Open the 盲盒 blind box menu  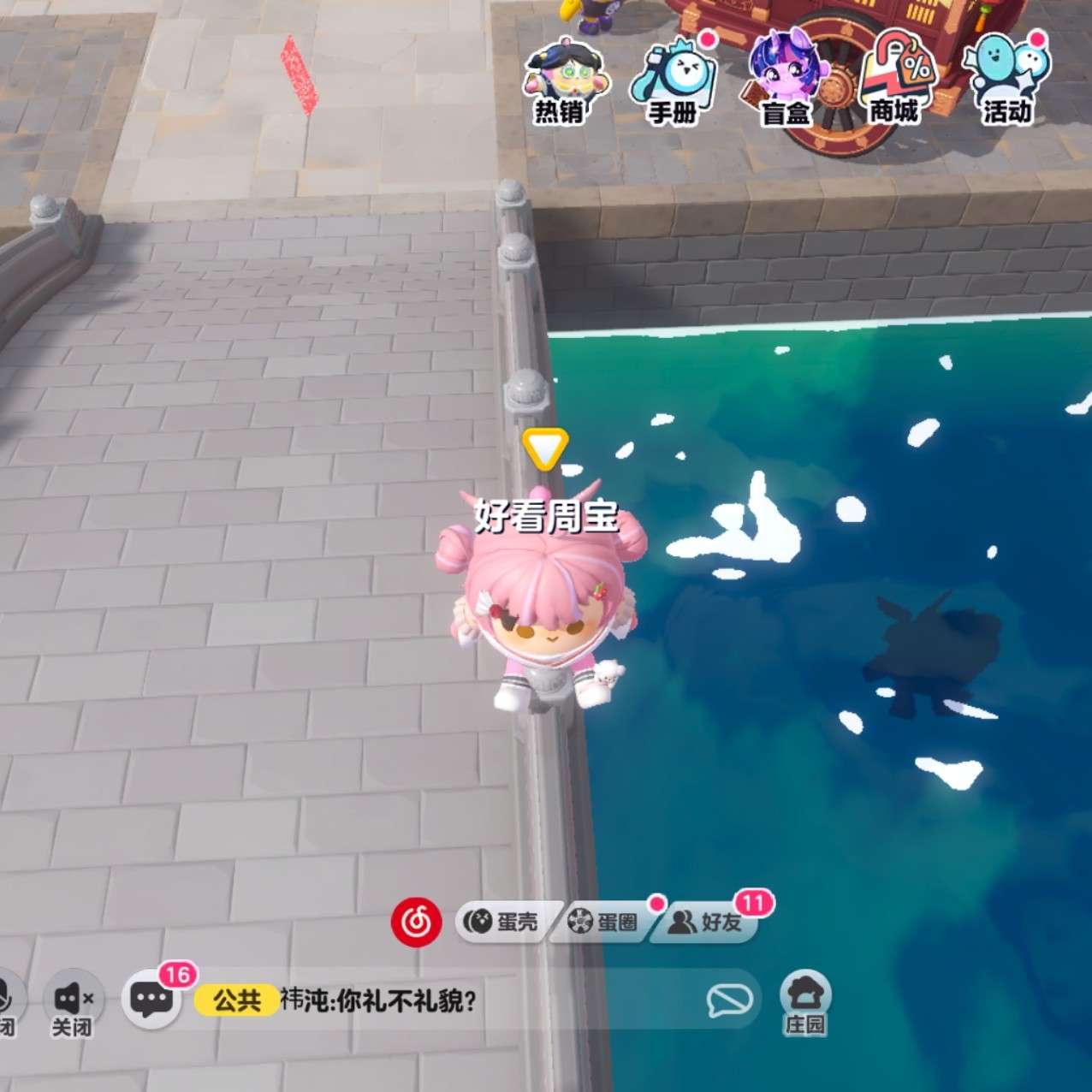[784, 81]
